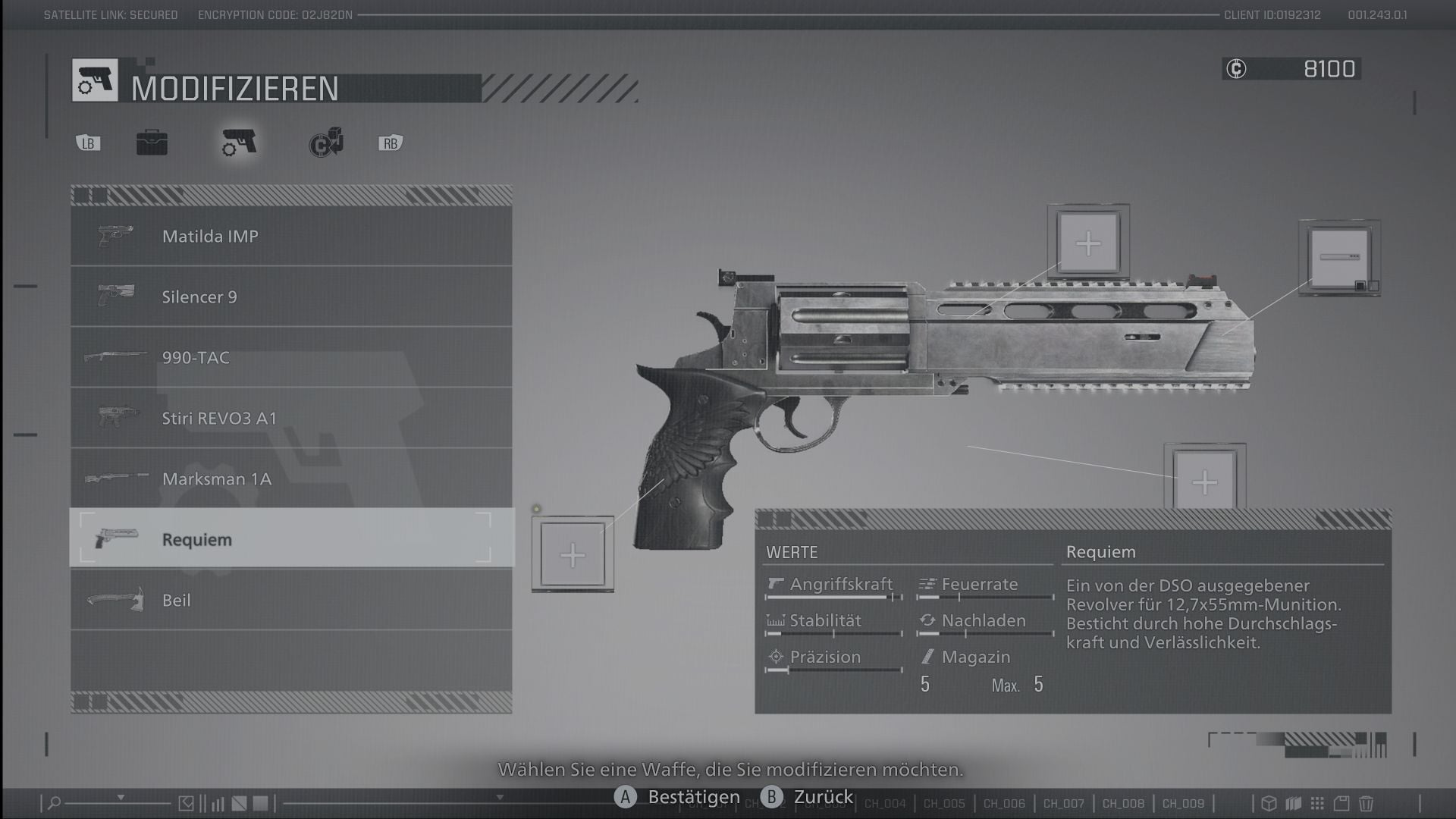The height and width of the screenshot is (819, 1456).
Task: Open the empty slot linked to the grip
Action: tap(573, 555)
